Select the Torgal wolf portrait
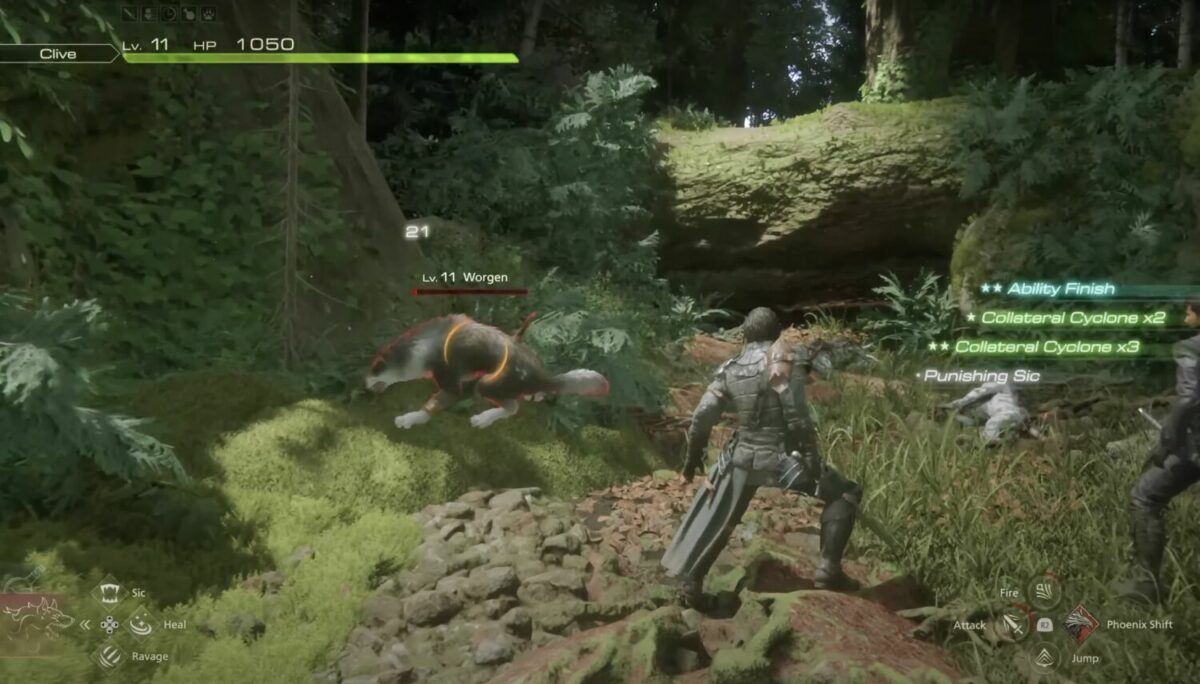Viewport: 1200px width, 684px height. [x=38, y=619]
